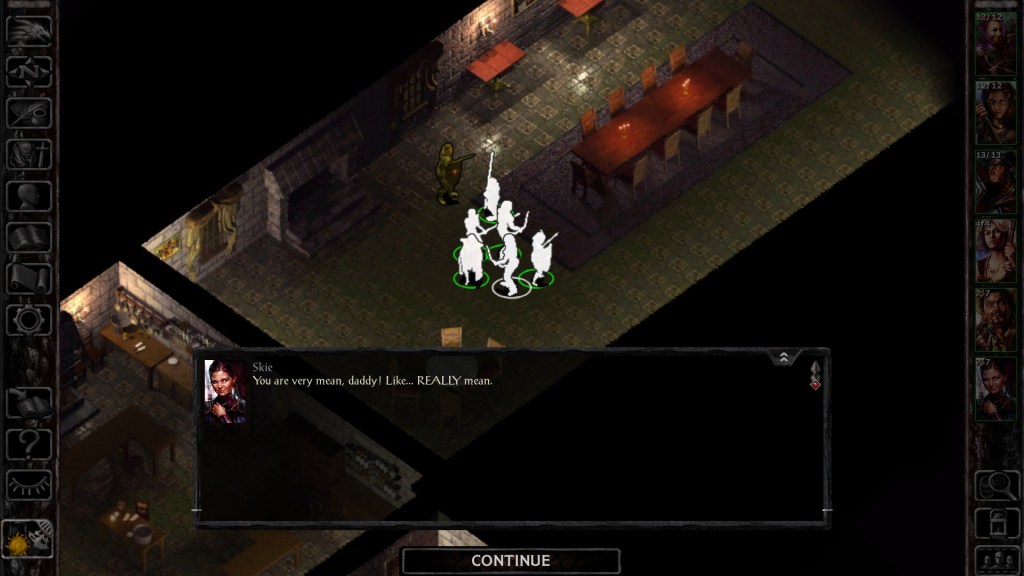1024x576 pixels.
Task: Click Skie's speaker portrait in the dialogue
Action: pos(225,391)
